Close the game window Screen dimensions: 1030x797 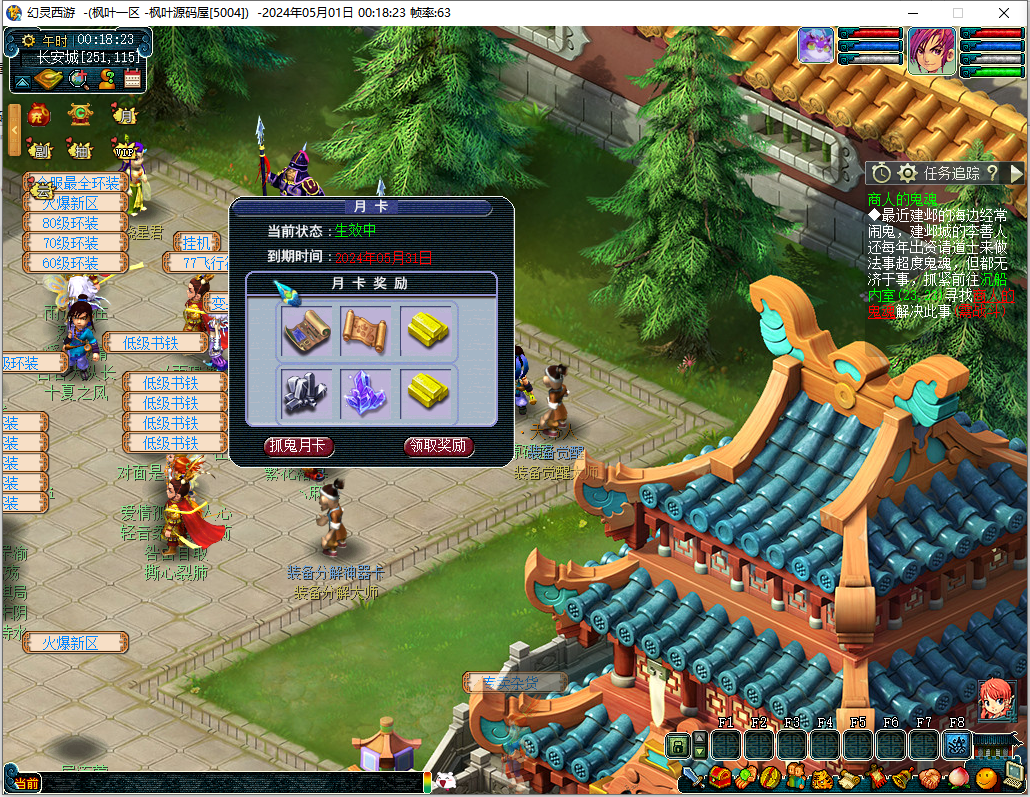(1005, 13)
